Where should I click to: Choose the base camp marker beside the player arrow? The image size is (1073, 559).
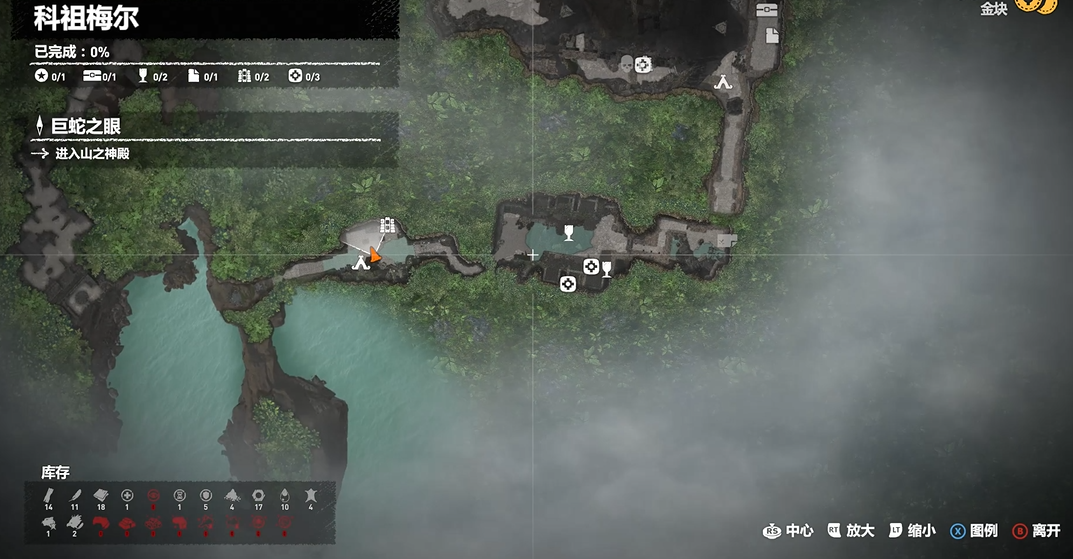[361, 262]
